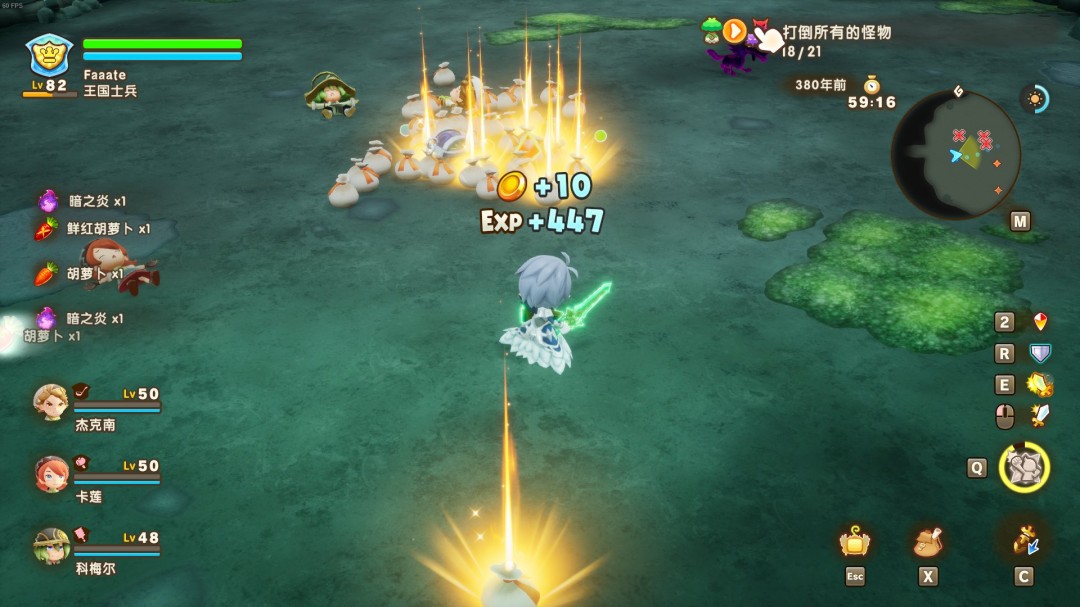Activate the yellow-ringed fist special skill
This screenshot has width=1080, height=607.
tap(1024, 467)
